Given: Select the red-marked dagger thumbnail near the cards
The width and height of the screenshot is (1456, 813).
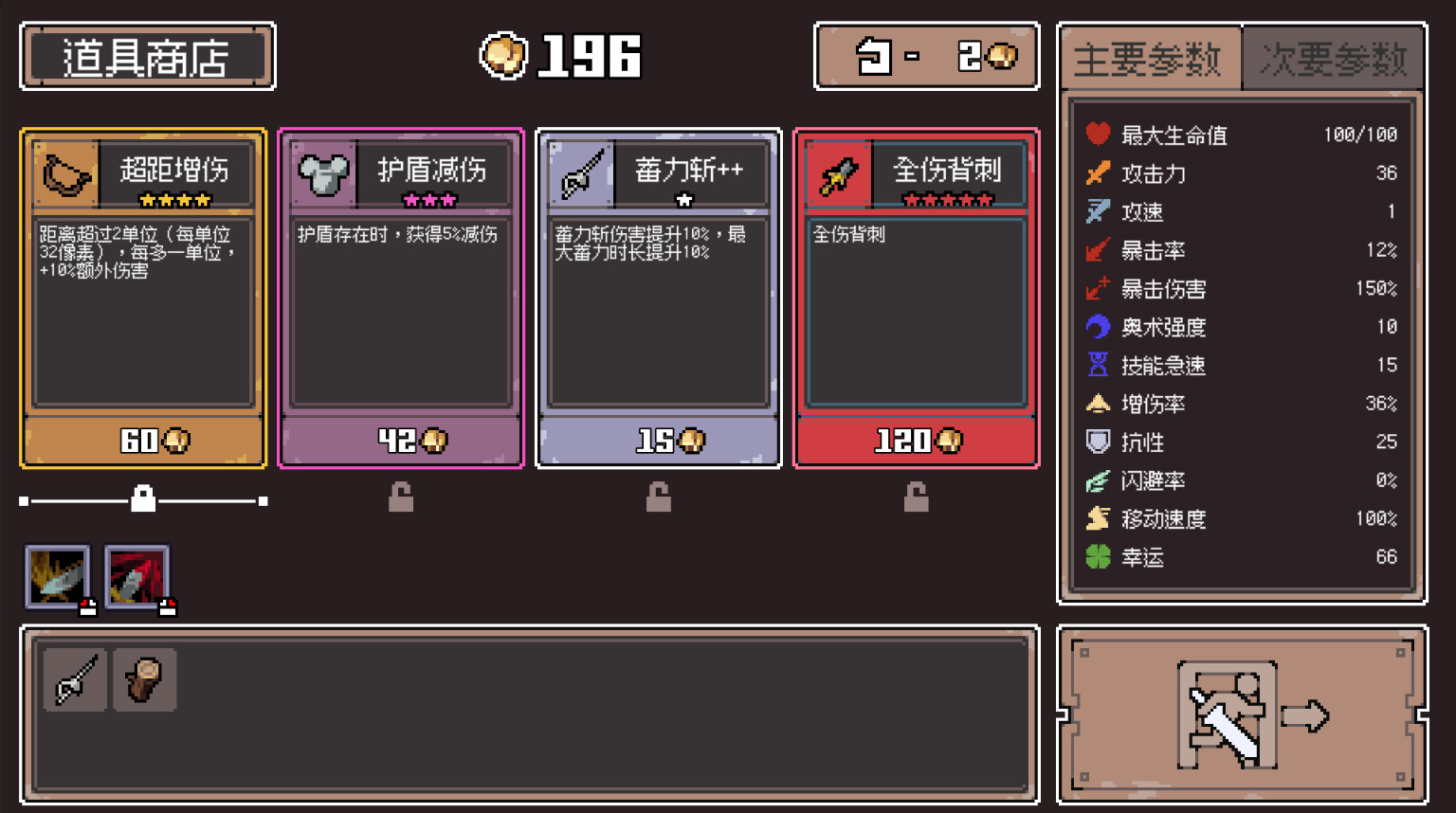Looking at the screenshot, I should [136, 575].
